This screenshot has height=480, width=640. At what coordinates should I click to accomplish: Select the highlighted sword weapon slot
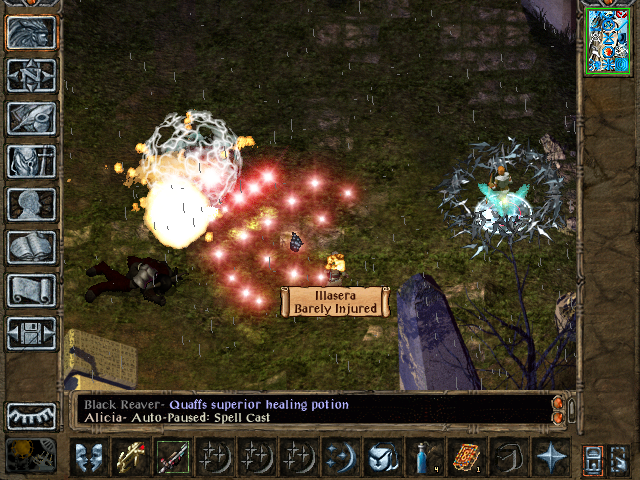point(173,457)
